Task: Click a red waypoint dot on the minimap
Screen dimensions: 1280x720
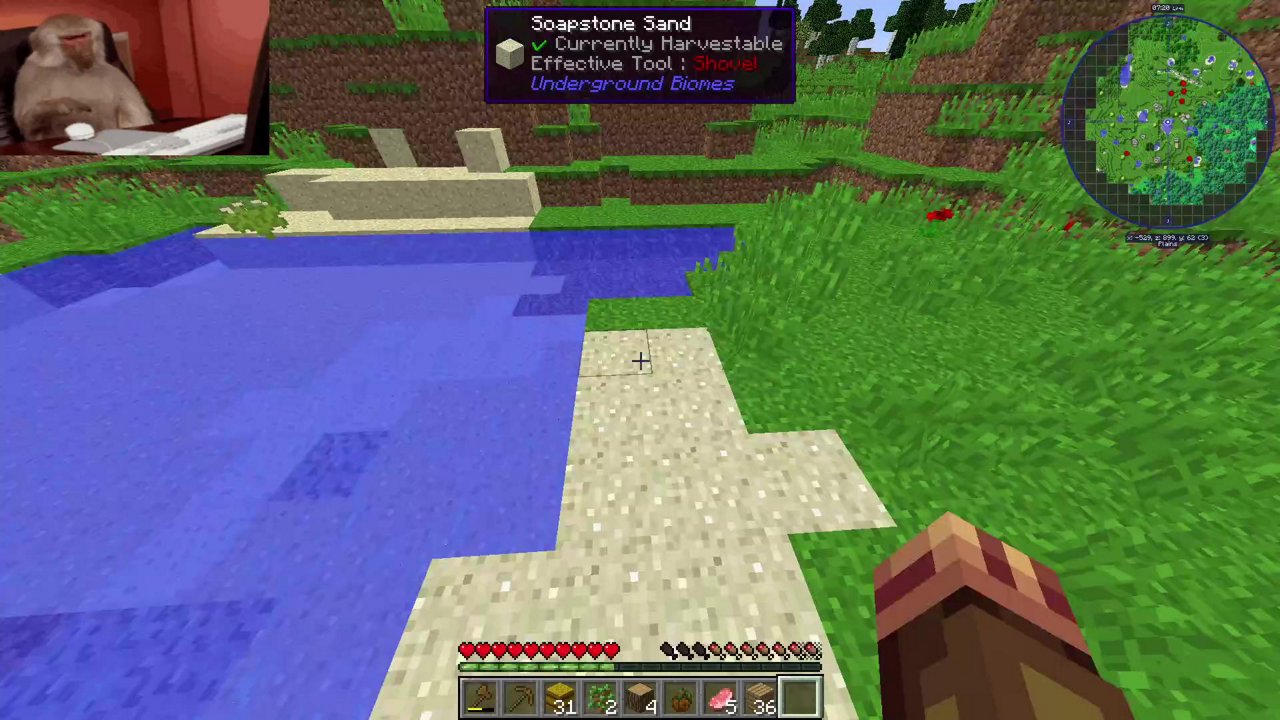Action: click(1182, 83)
